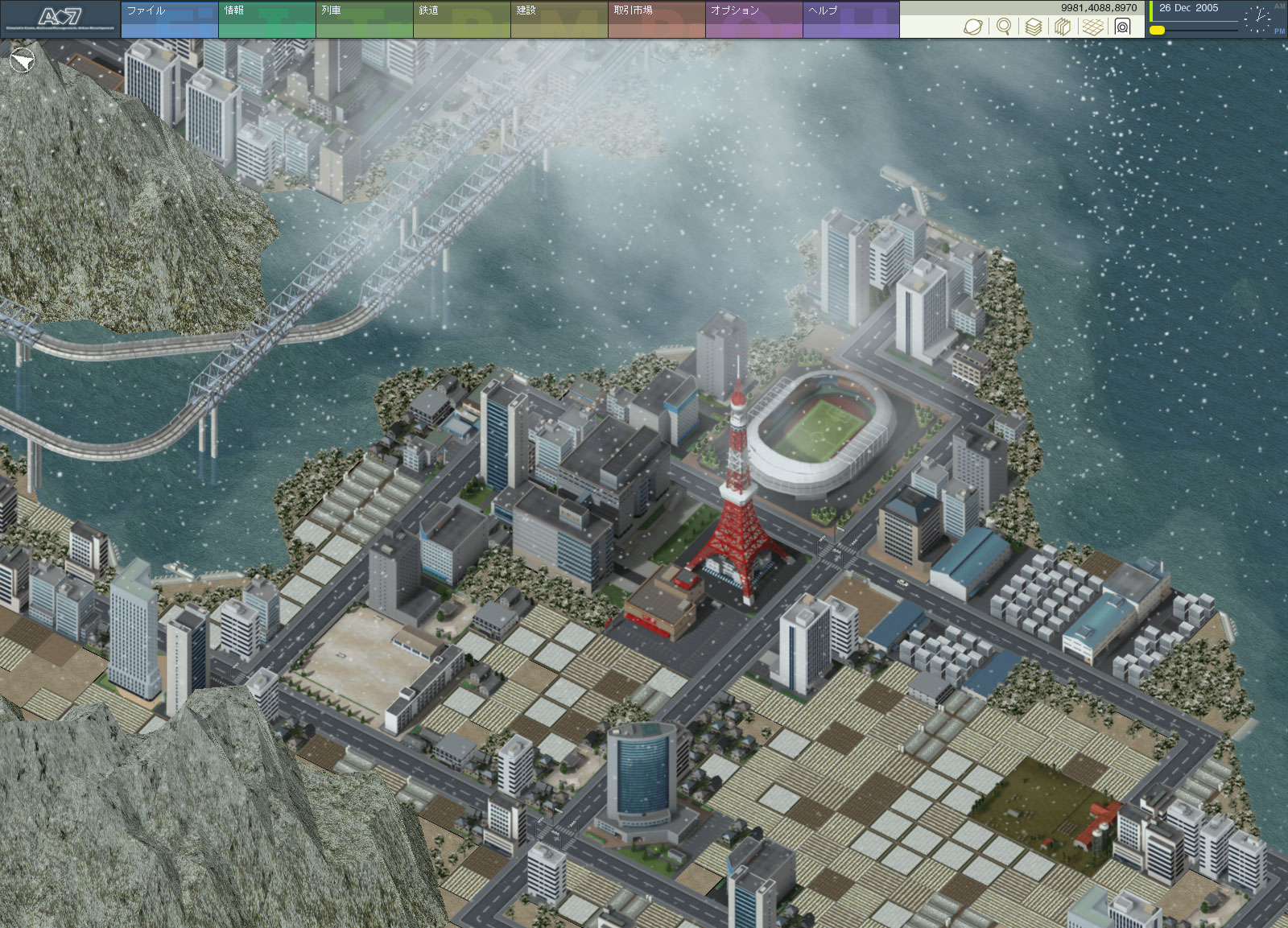
Task: Click the stacked layers icon
Action: (1034, 27)
